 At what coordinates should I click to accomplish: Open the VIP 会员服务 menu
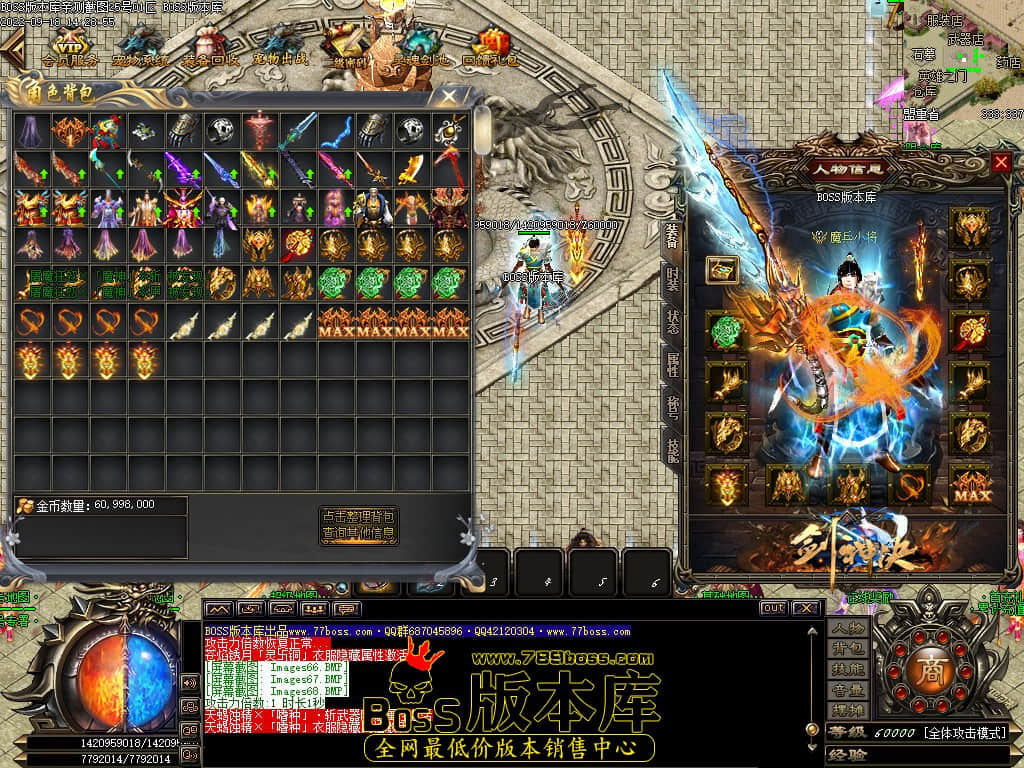point(69,47)
